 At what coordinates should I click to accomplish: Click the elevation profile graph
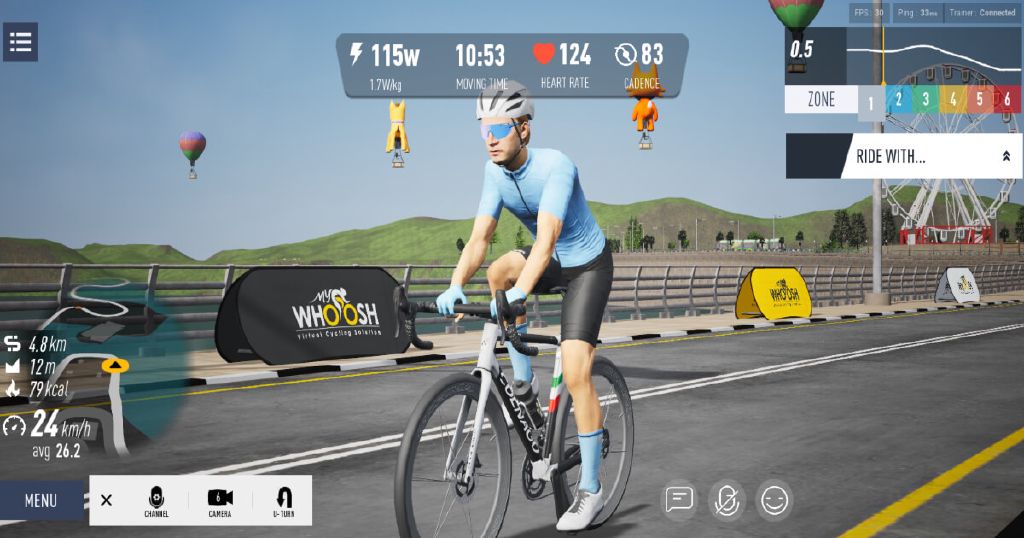pyautogui.click(x=930, y=55)
